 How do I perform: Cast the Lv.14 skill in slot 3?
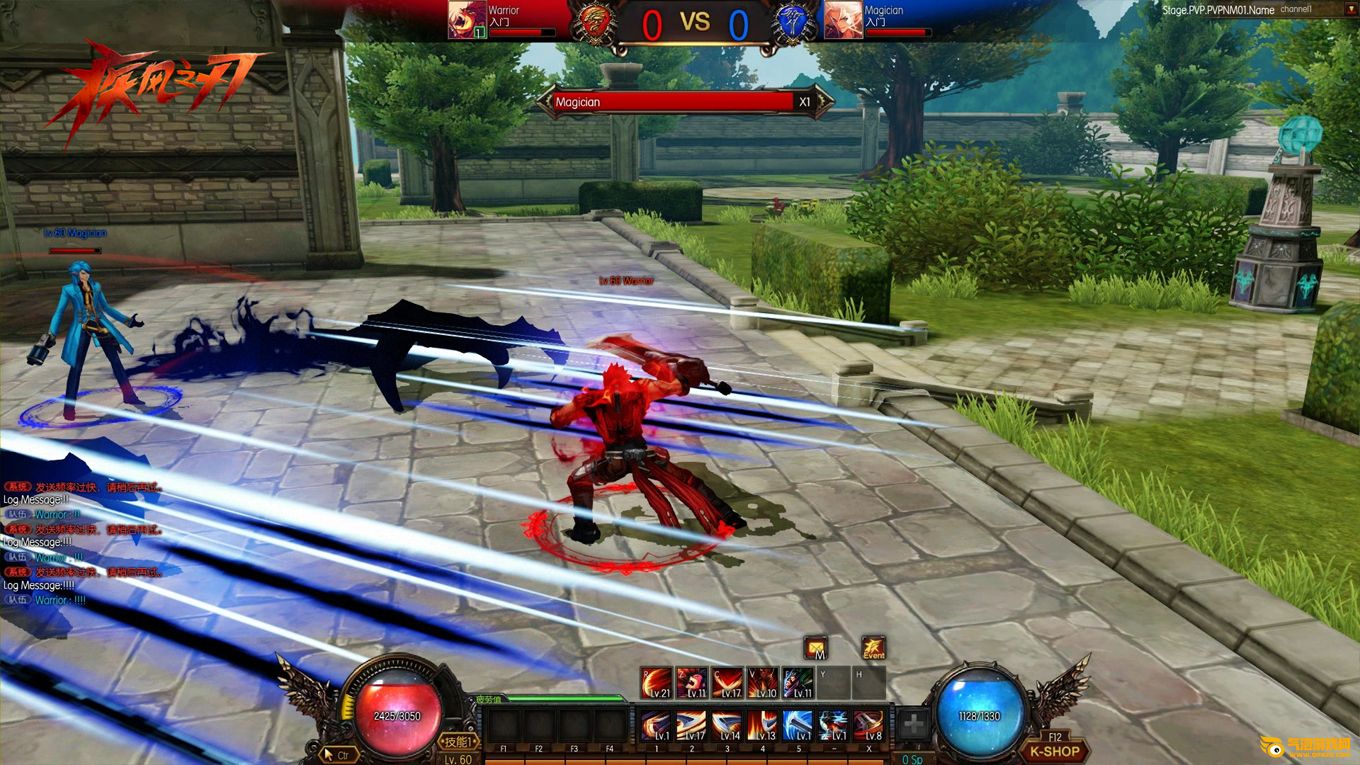[727, 724]
